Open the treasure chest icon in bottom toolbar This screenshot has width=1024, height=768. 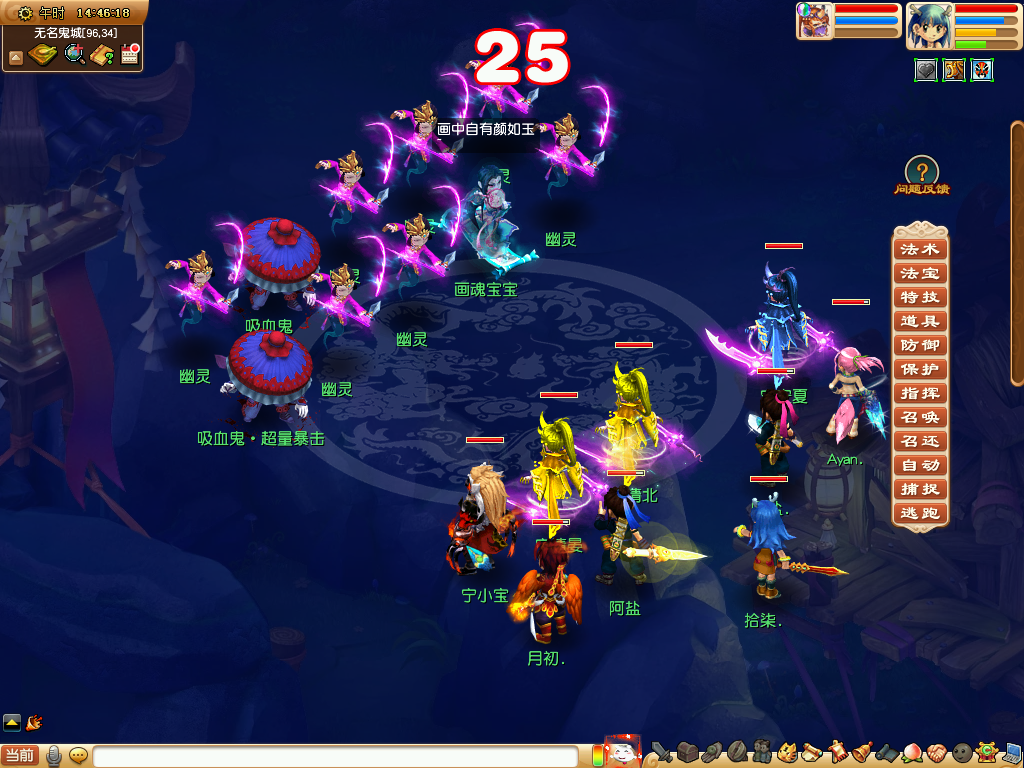click(687, 753)
